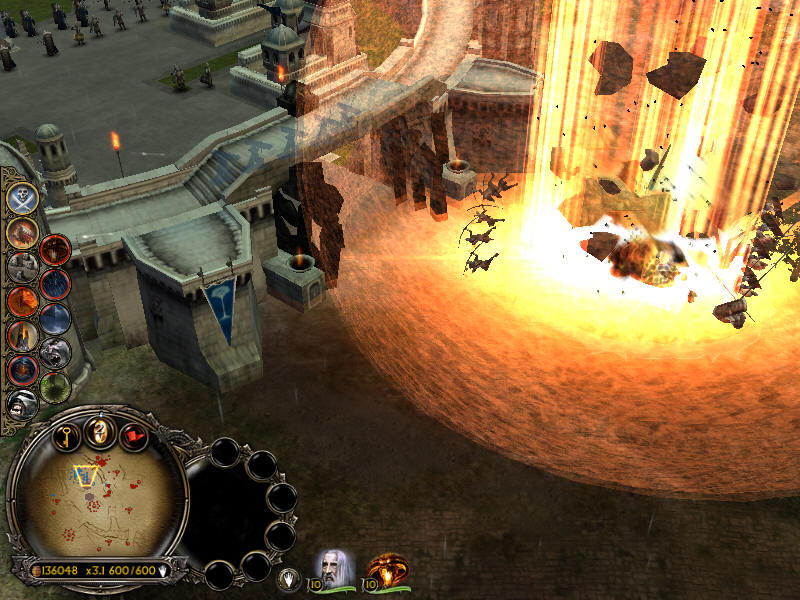800x600 pixels.
Task: Open the Ring powers button above the minimap
Action: 98,431
